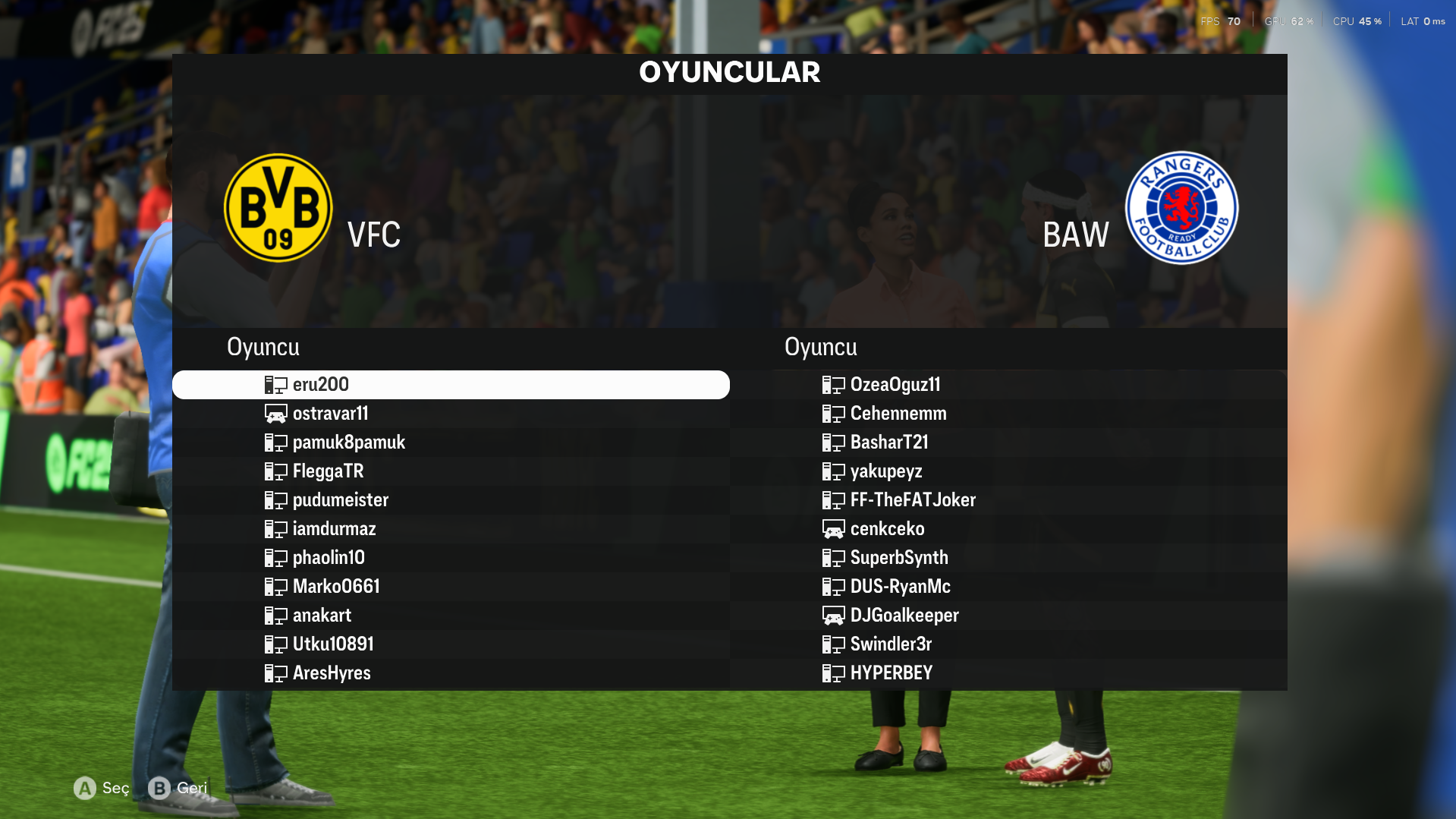Screen dimensions: 1456x819
Task: Pick Cehennemm from the player list
Action: [x=898, y=414]
